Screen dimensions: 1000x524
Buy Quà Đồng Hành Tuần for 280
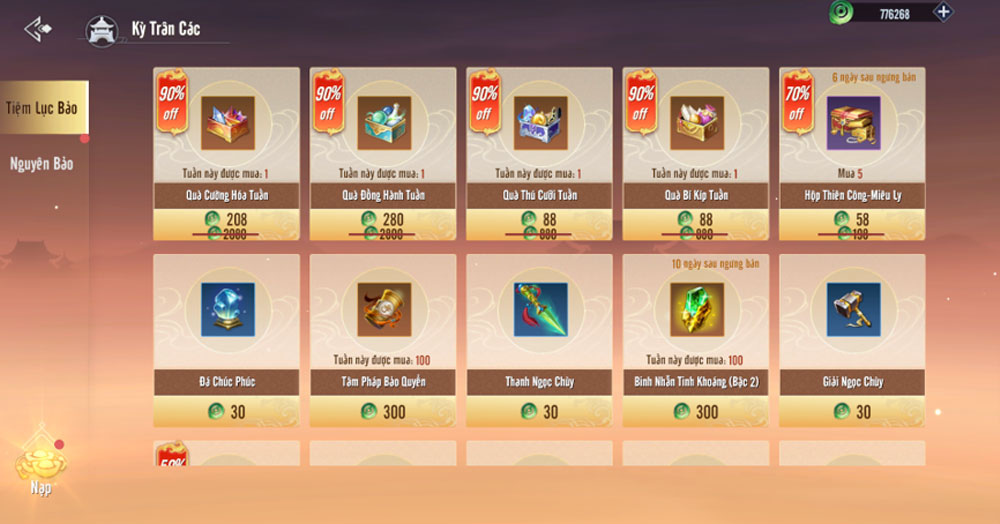coord(383,224)
